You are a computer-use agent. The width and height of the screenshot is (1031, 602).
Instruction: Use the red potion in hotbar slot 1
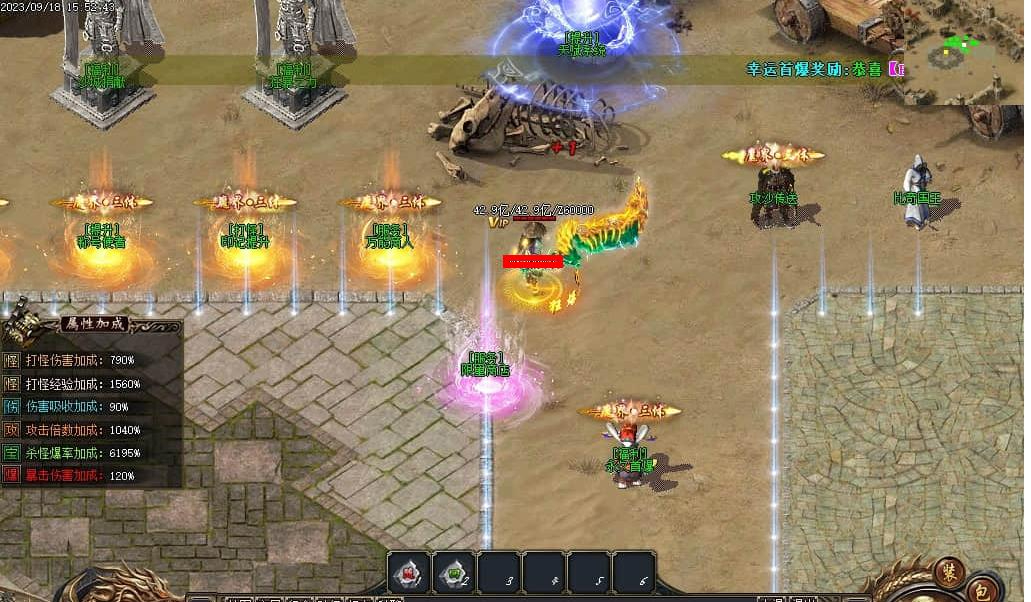409,573
